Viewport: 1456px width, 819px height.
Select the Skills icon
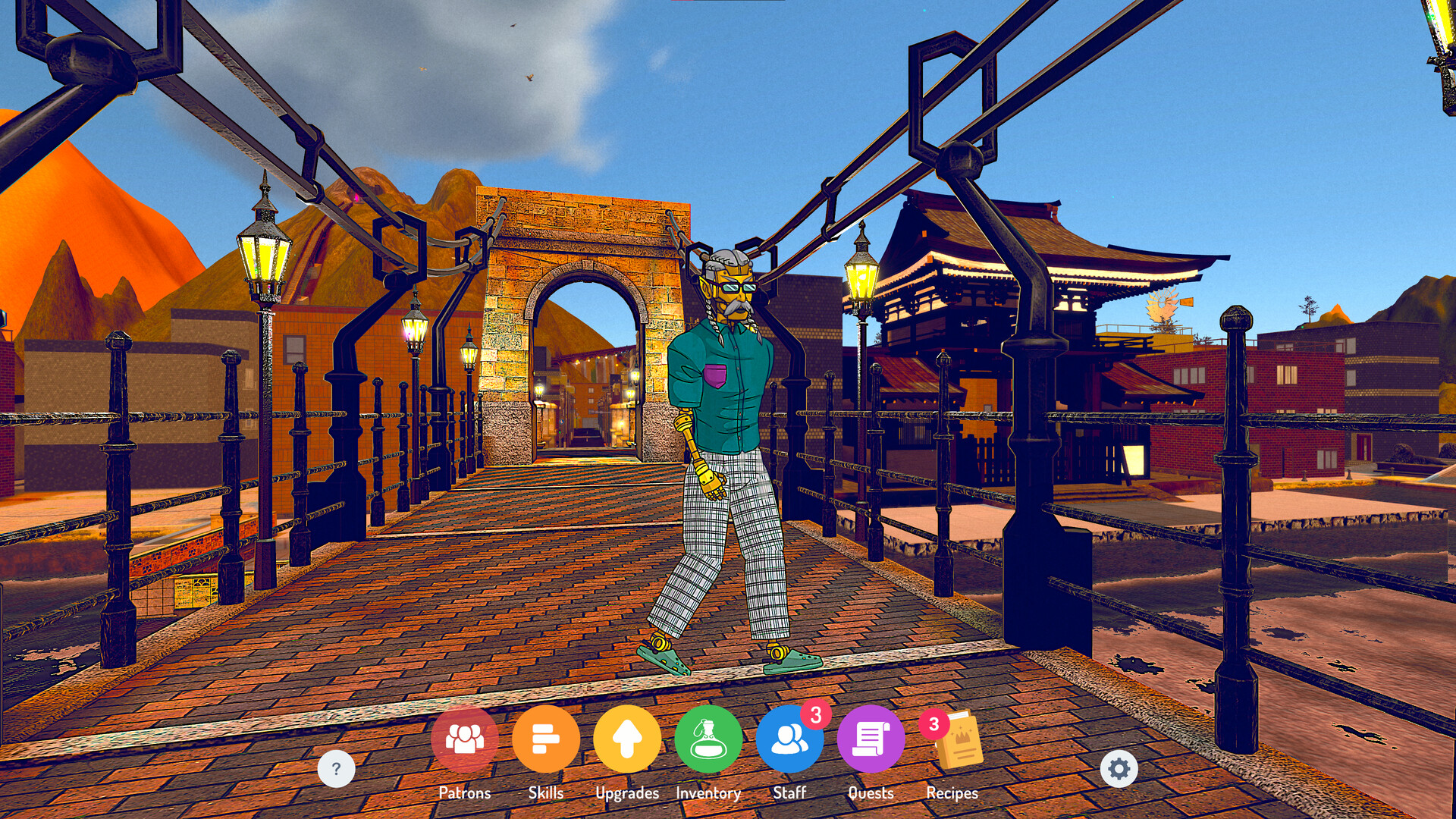(546, 739)
